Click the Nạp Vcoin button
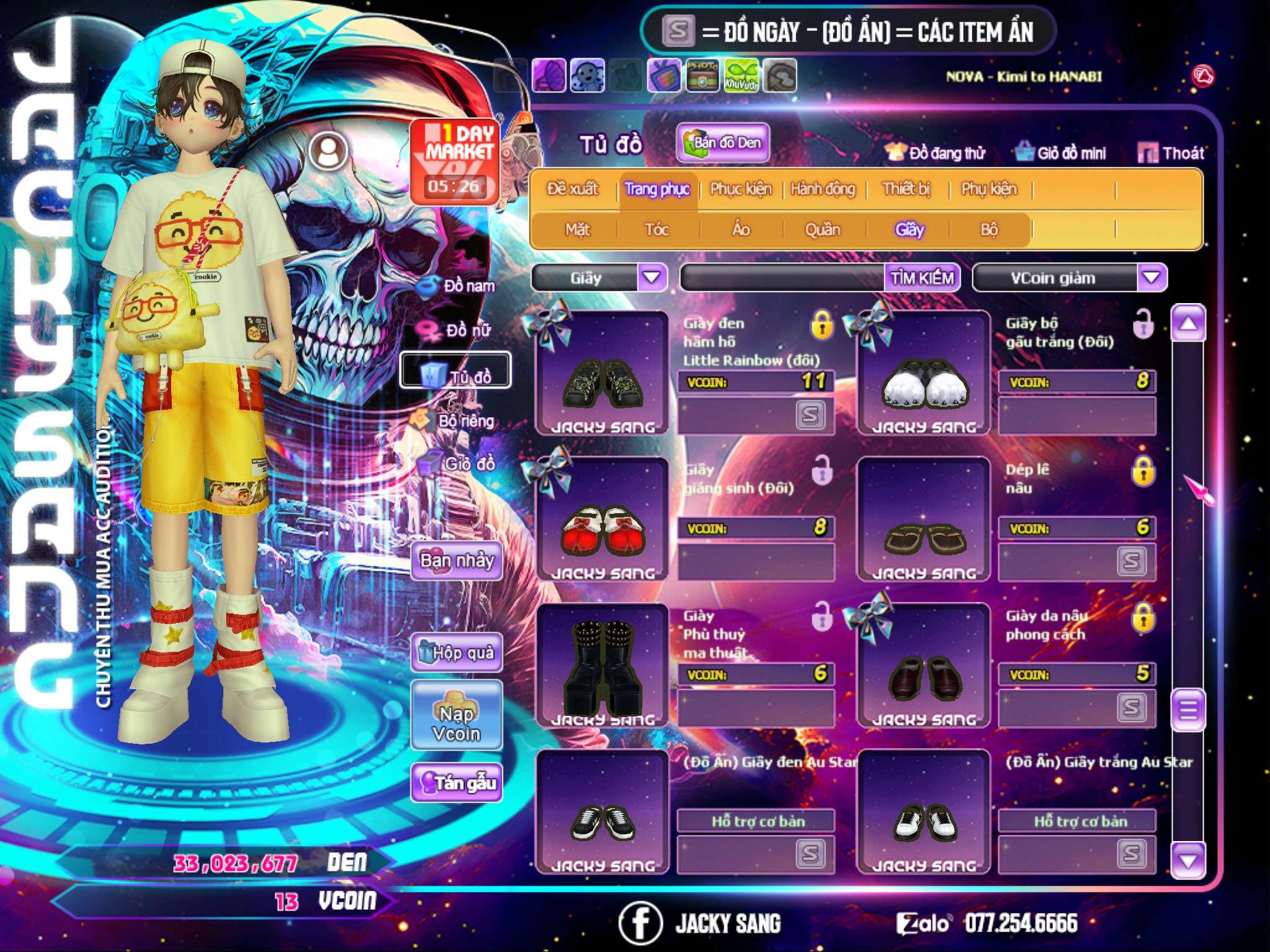 coord(456,723)
